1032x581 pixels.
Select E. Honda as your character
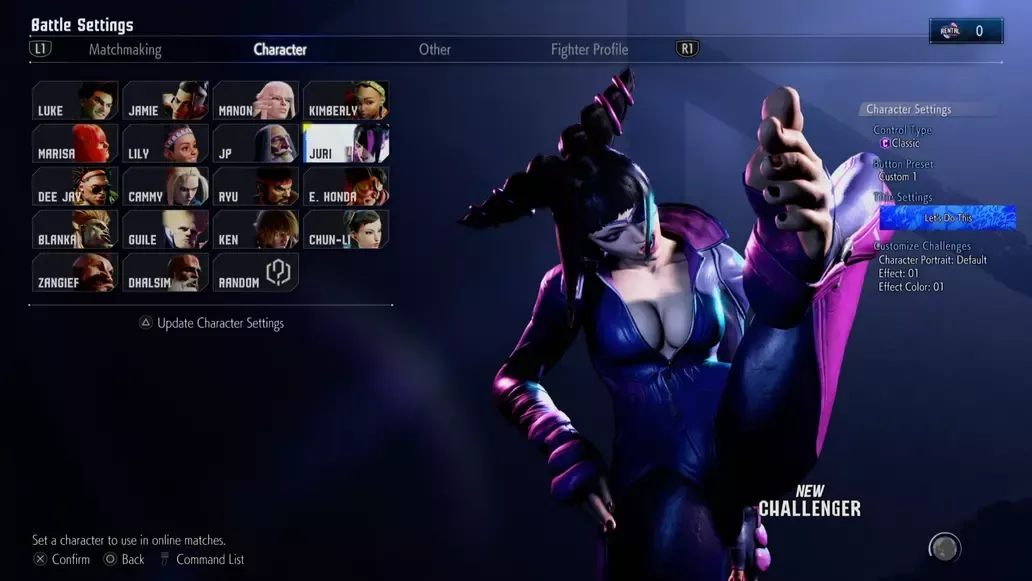pos(346,187)
